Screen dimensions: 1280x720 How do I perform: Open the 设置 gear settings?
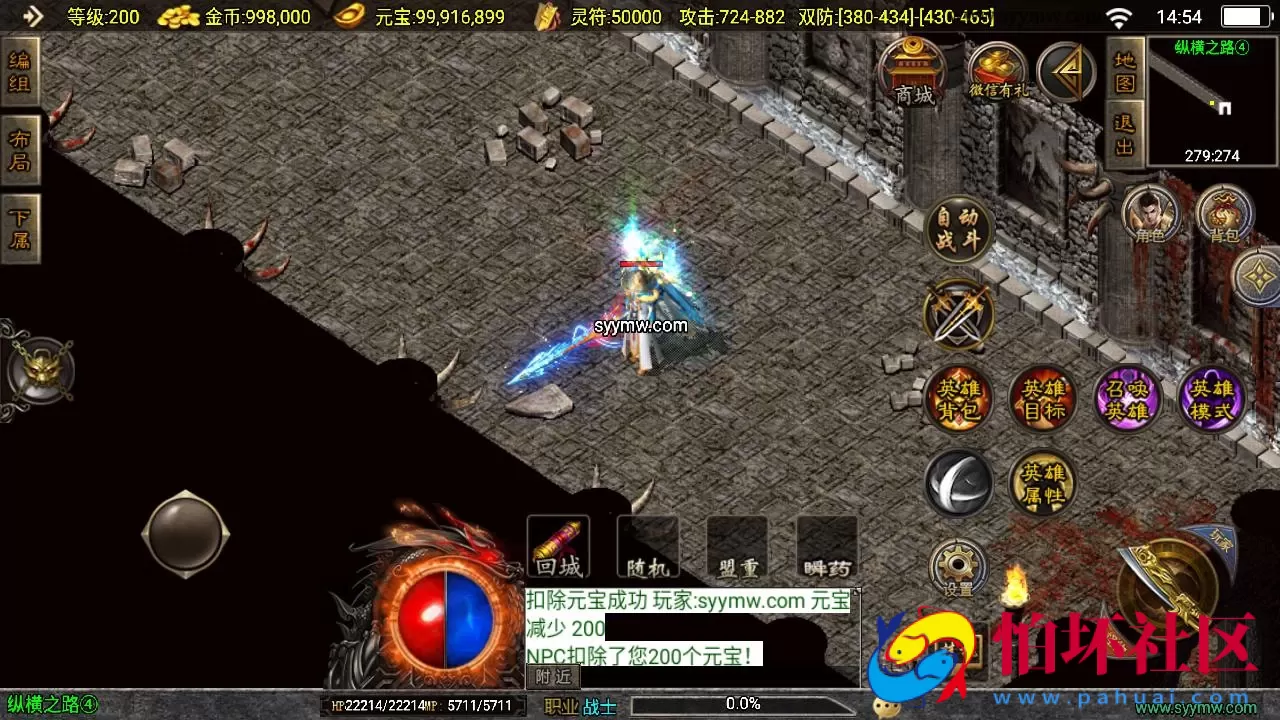[x=958, y=570]
